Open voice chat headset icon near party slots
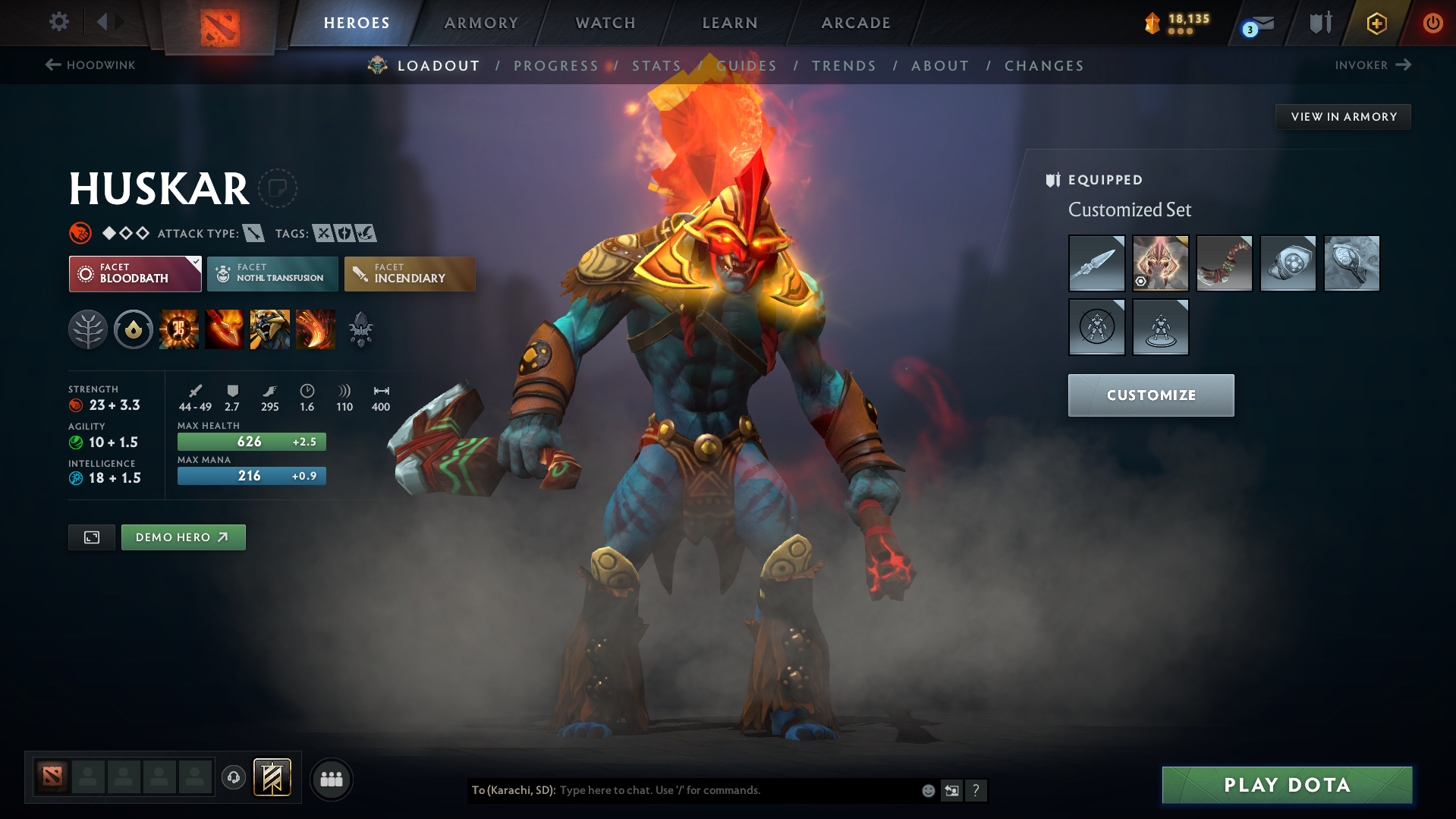Screen dimensions: 1456x819 click(233, 778)
